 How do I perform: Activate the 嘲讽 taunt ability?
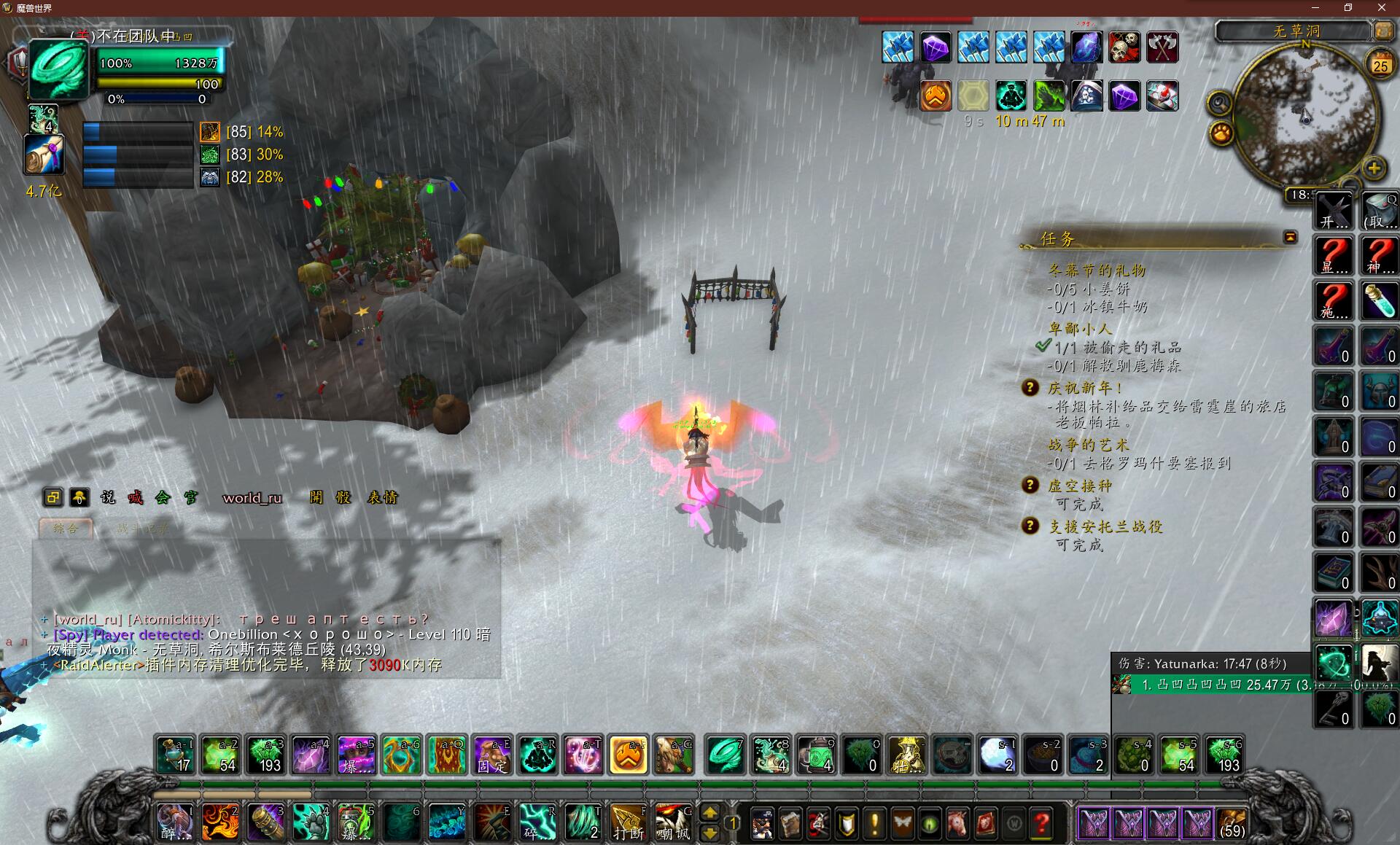click(673, 822)
